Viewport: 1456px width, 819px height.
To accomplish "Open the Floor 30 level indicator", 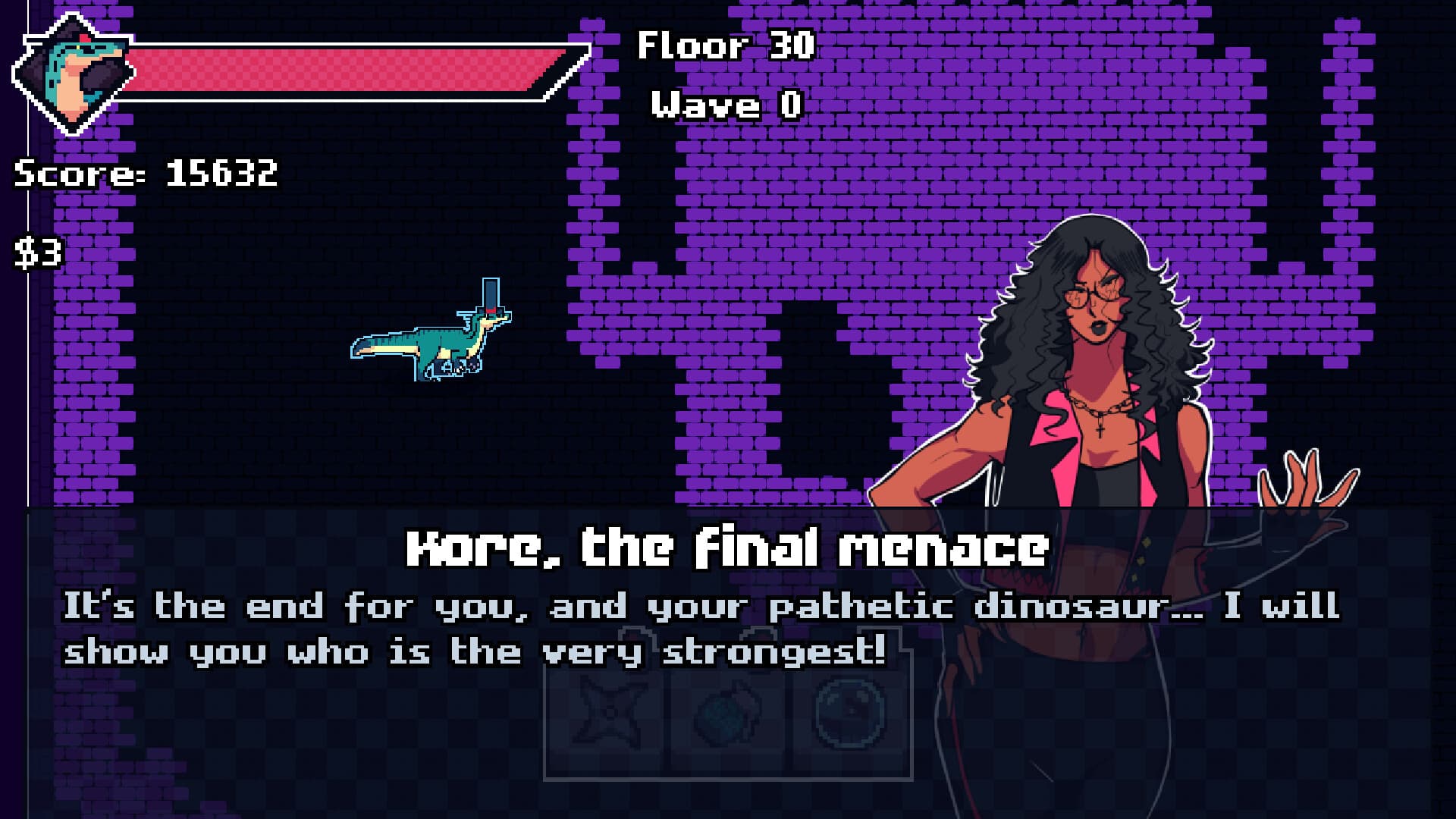I will (724, 45).
